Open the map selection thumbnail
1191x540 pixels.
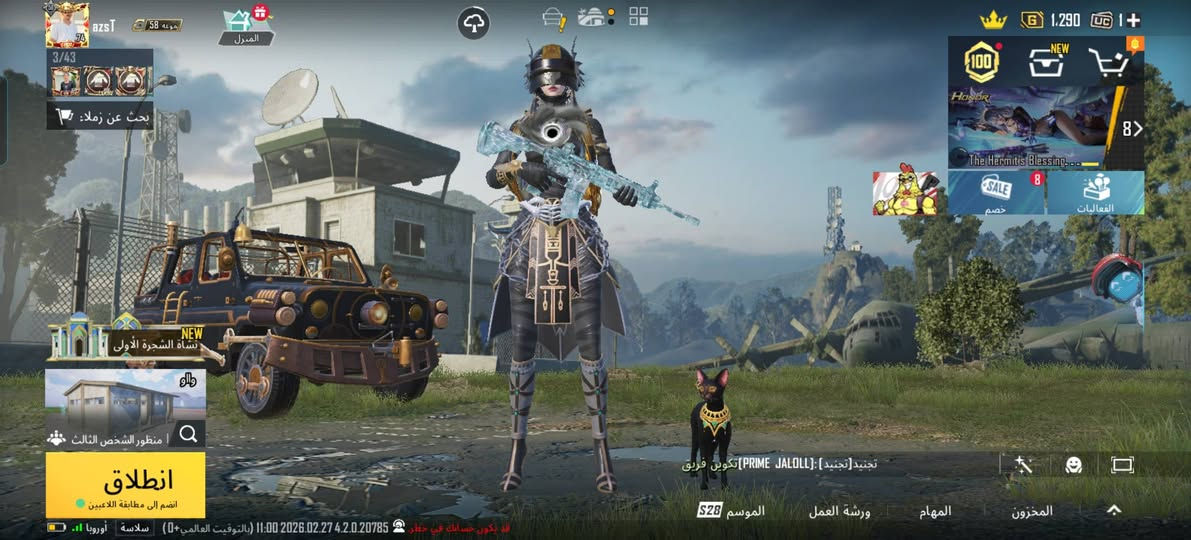click(x=125, y=398)
